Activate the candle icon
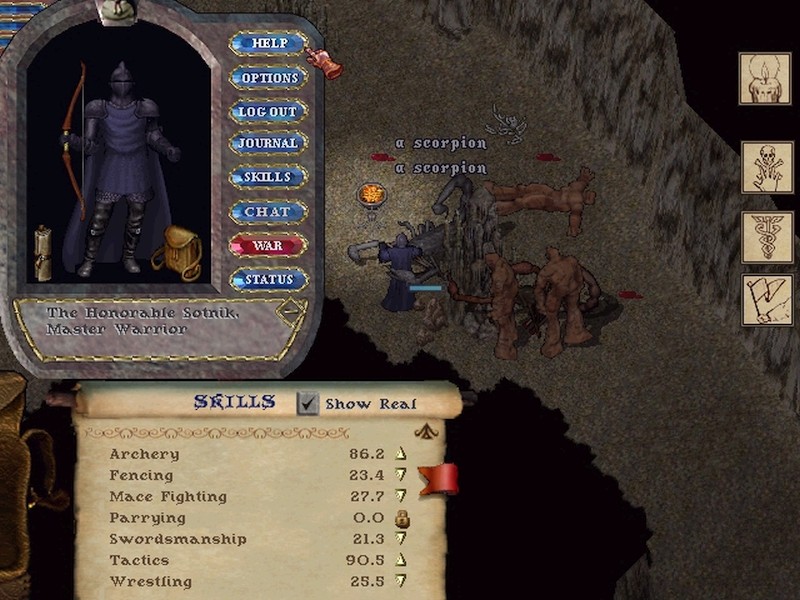 [x=765, y=78]
